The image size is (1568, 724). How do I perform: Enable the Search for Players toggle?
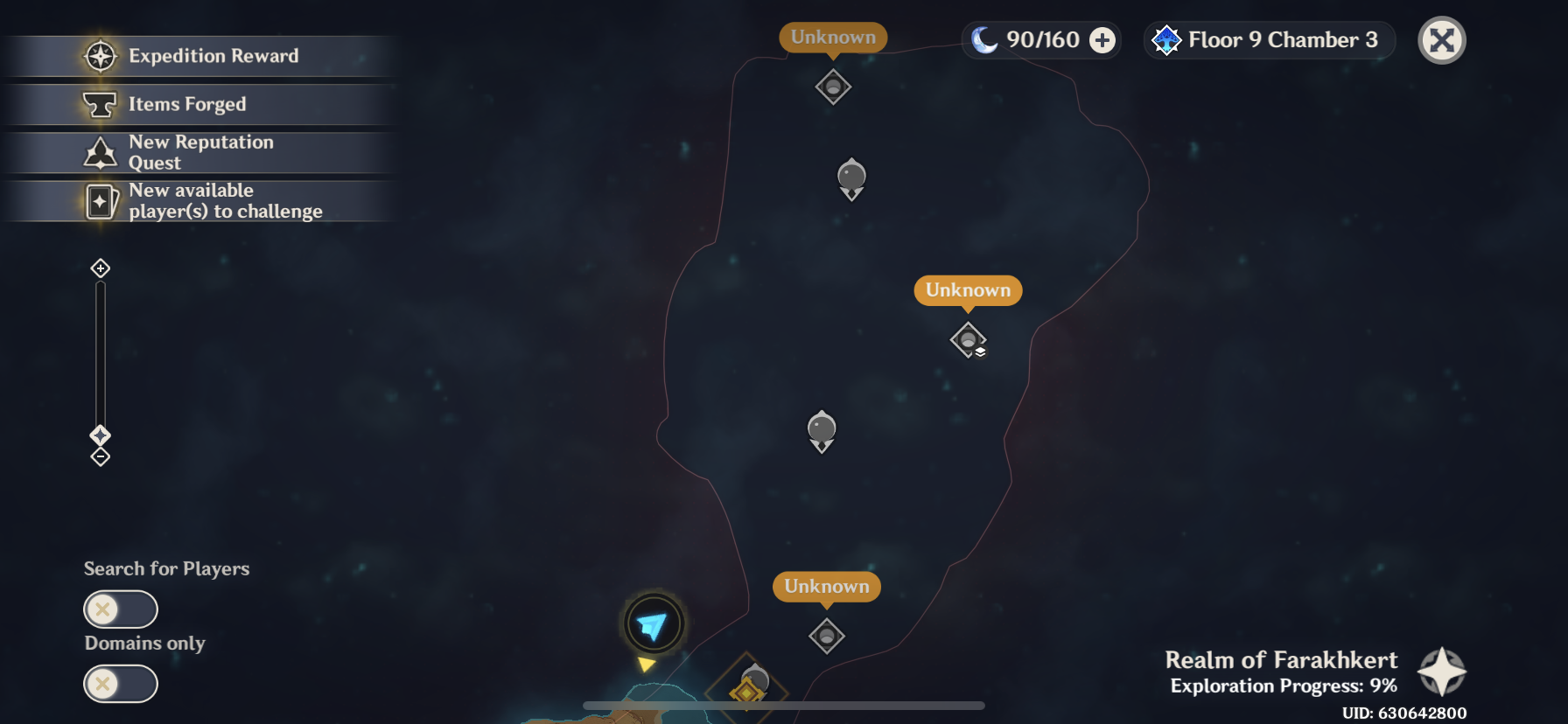pos(121,609)
